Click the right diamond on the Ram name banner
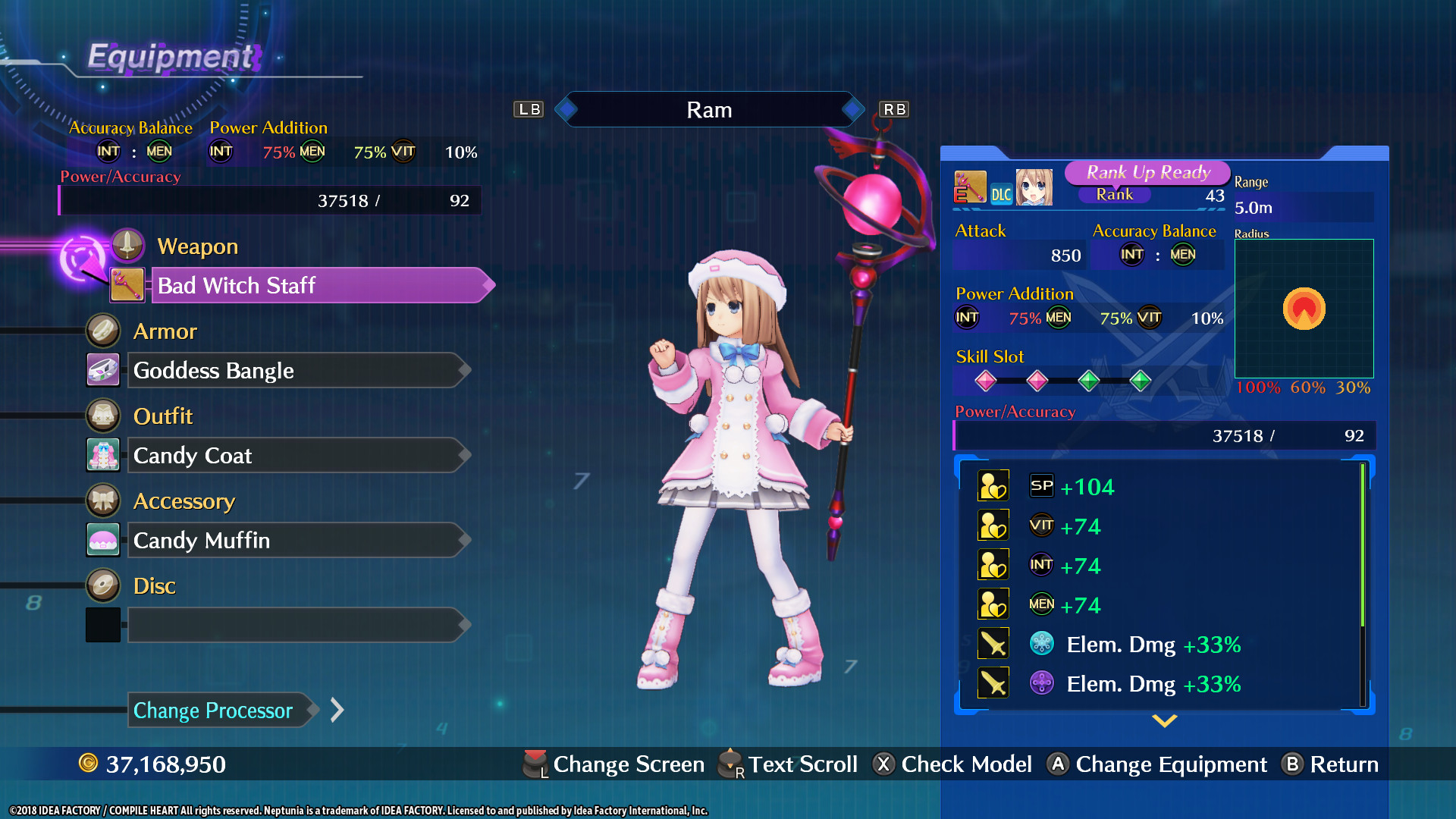The width and height of the screenshot is (1456, 819). [x=855, y=109]
